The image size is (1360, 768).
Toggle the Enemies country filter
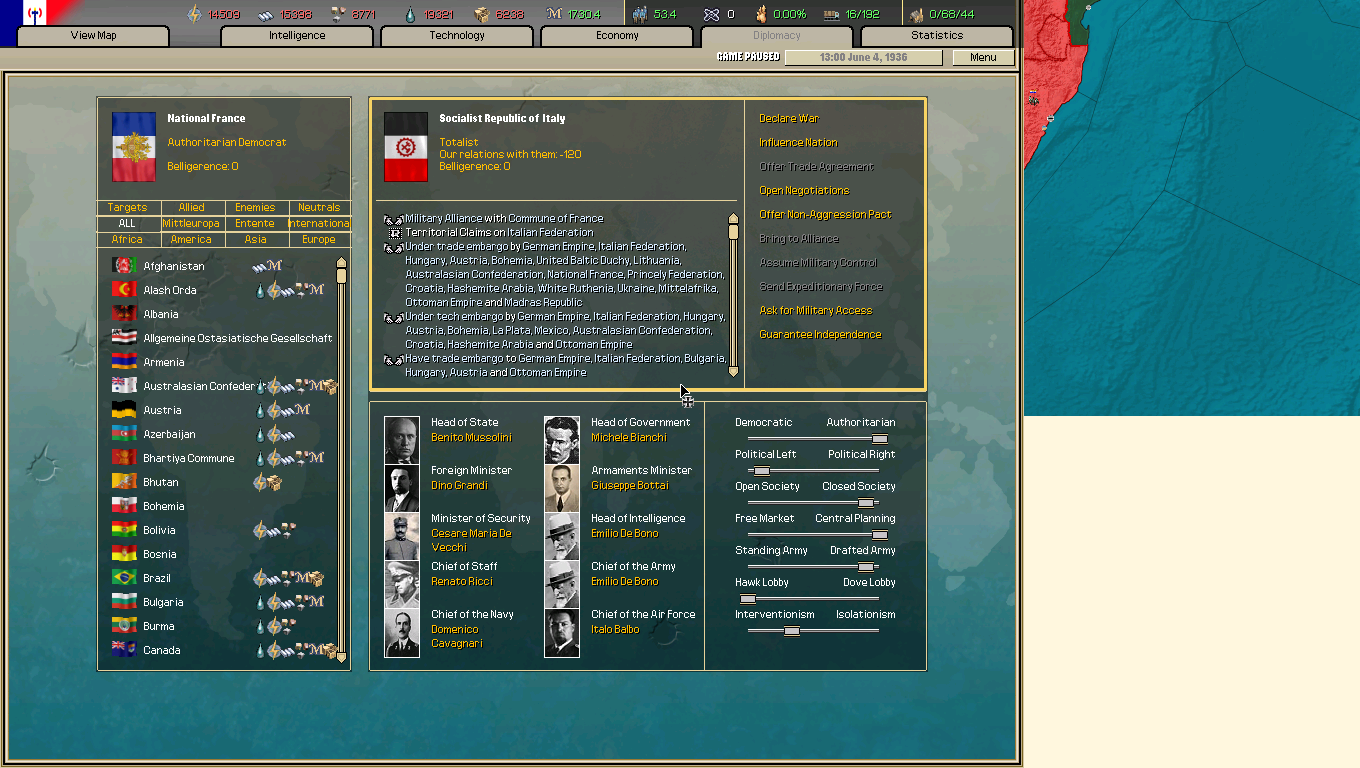254,207
